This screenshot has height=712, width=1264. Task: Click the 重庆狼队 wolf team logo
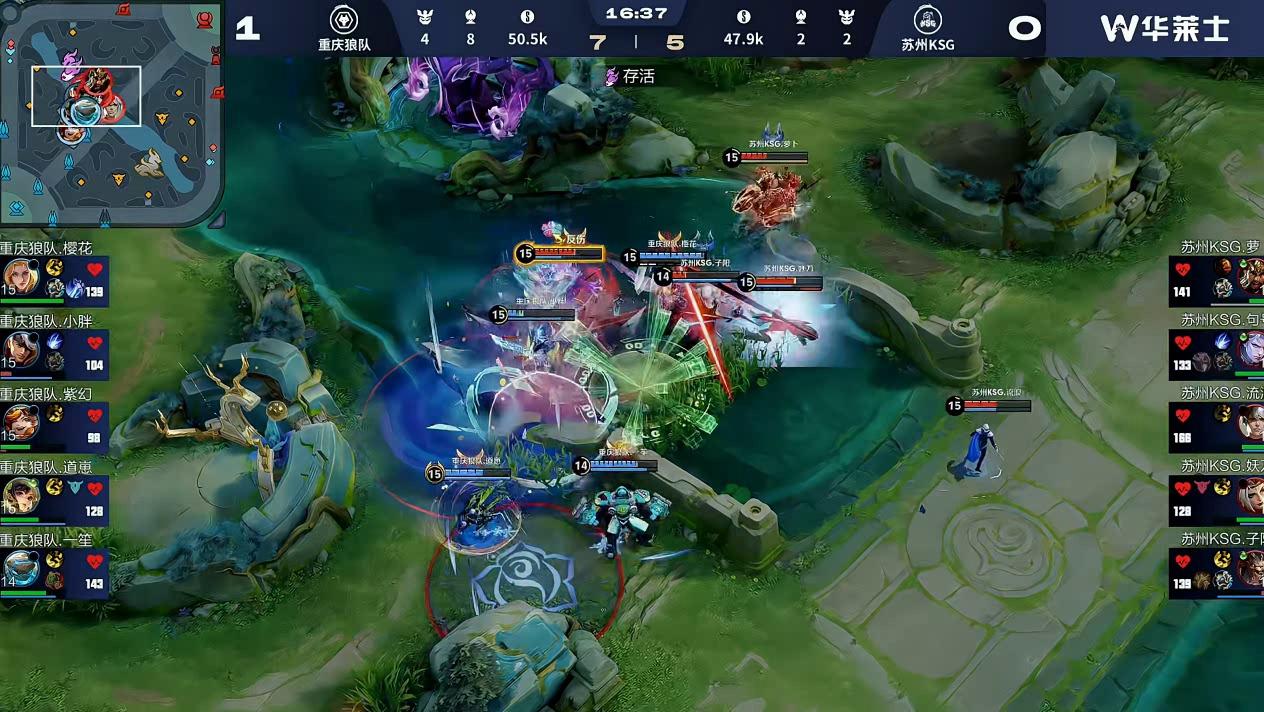tap(344, 20)
